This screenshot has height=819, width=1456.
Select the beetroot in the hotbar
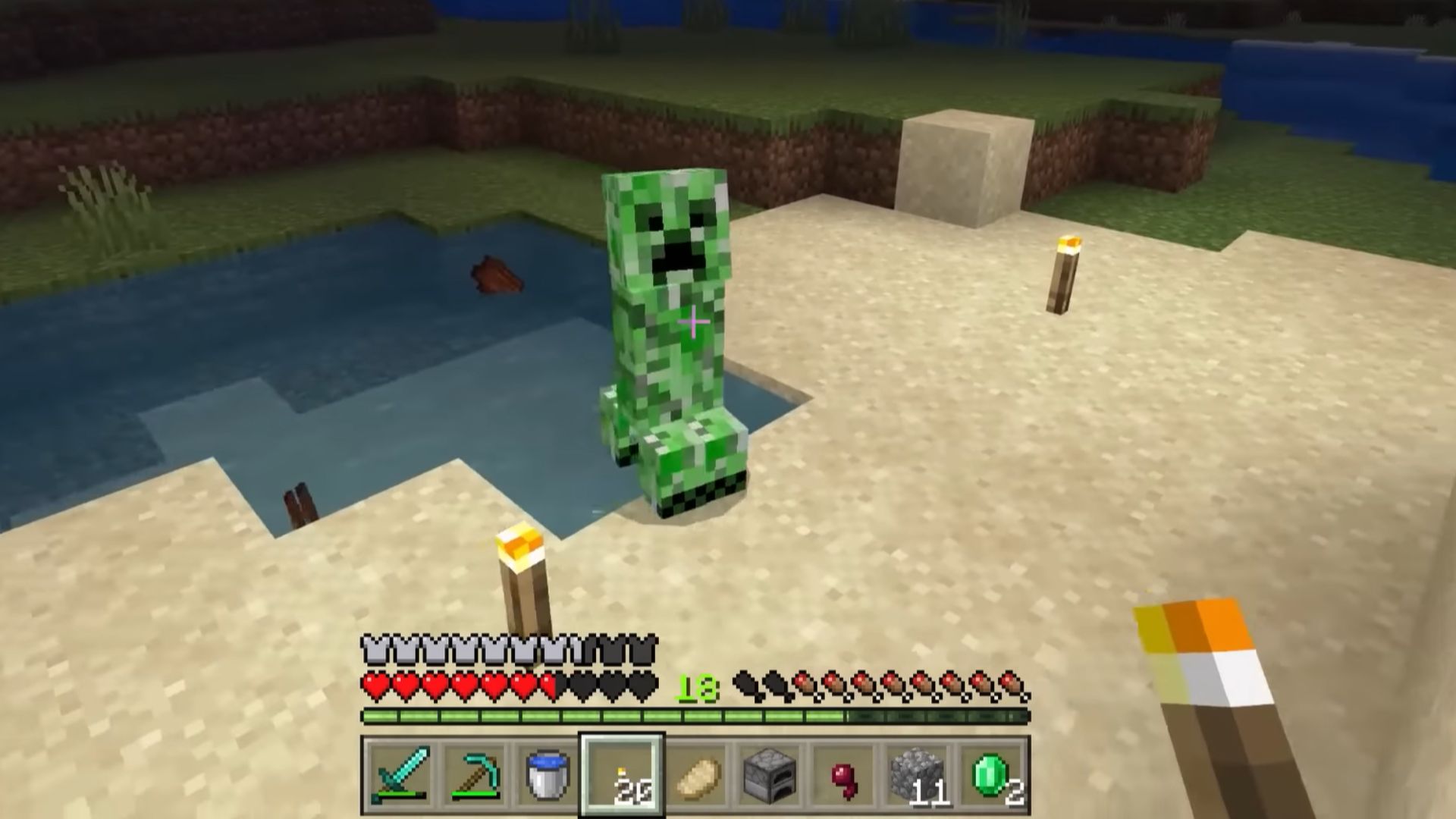[x=846, y=771]
